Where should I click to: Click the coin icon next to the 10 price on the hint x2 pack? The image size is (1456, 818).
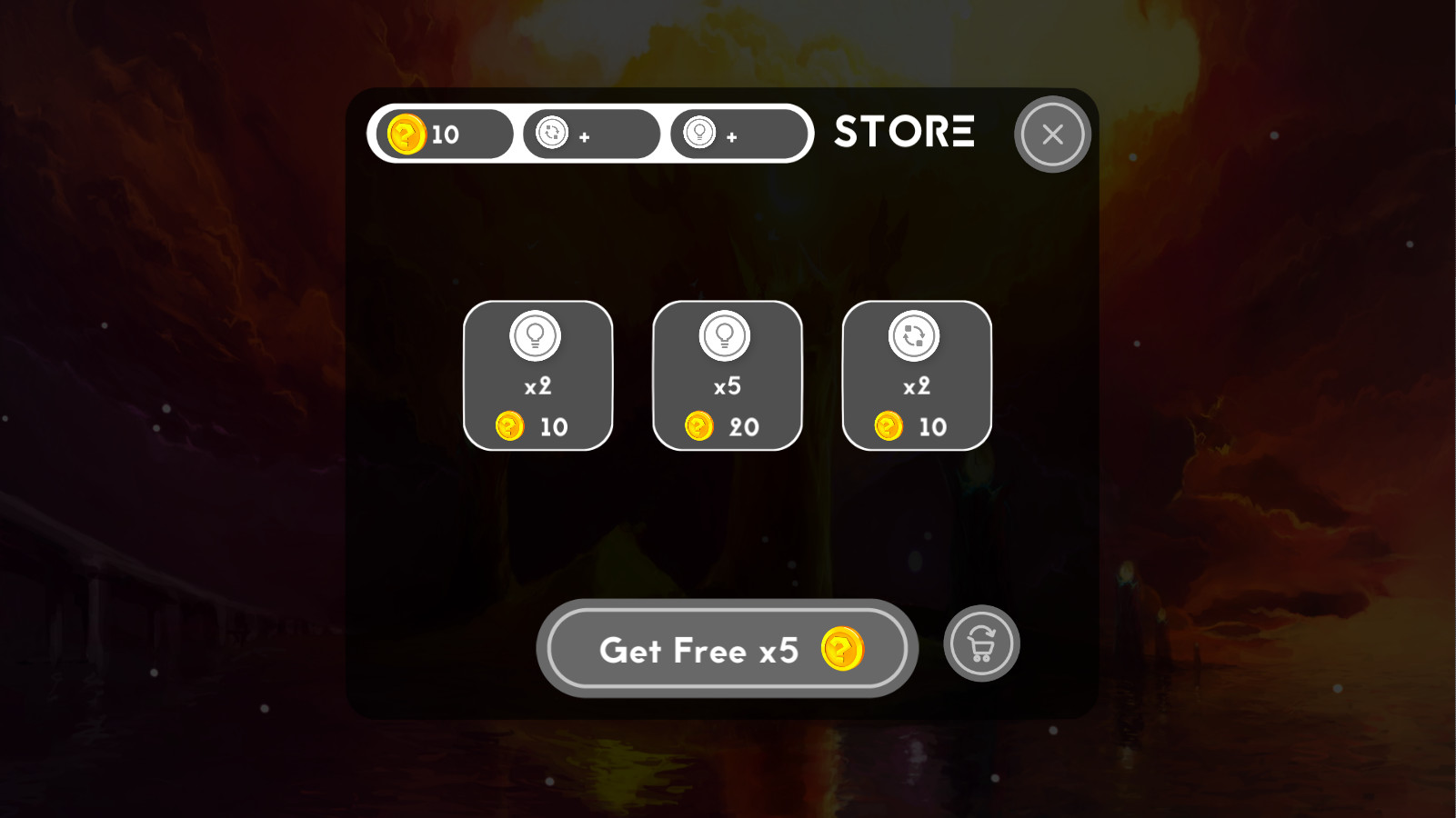[510, 427]
